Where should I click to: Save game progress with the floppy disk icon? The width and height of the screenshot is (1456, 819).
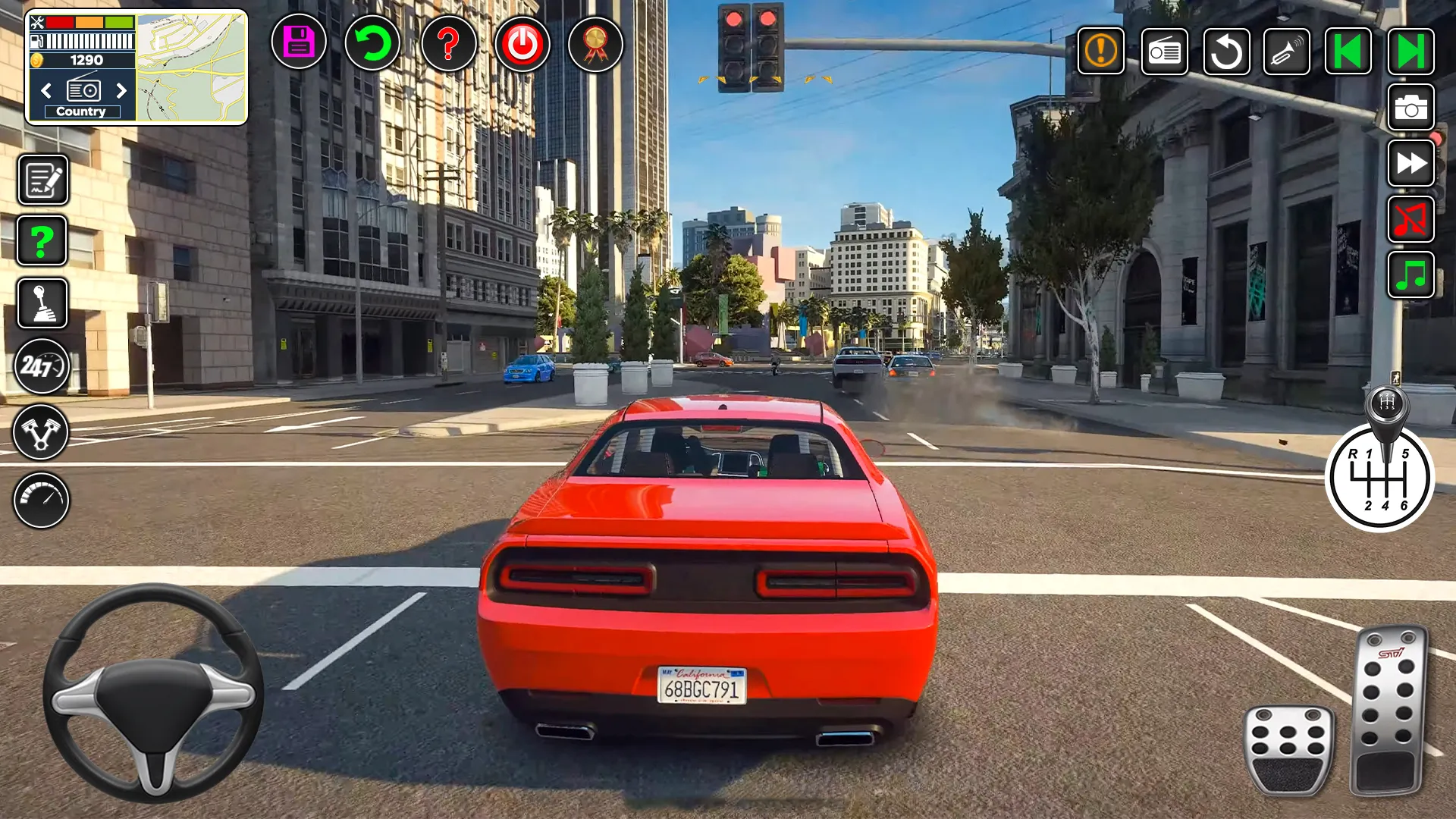298,45
